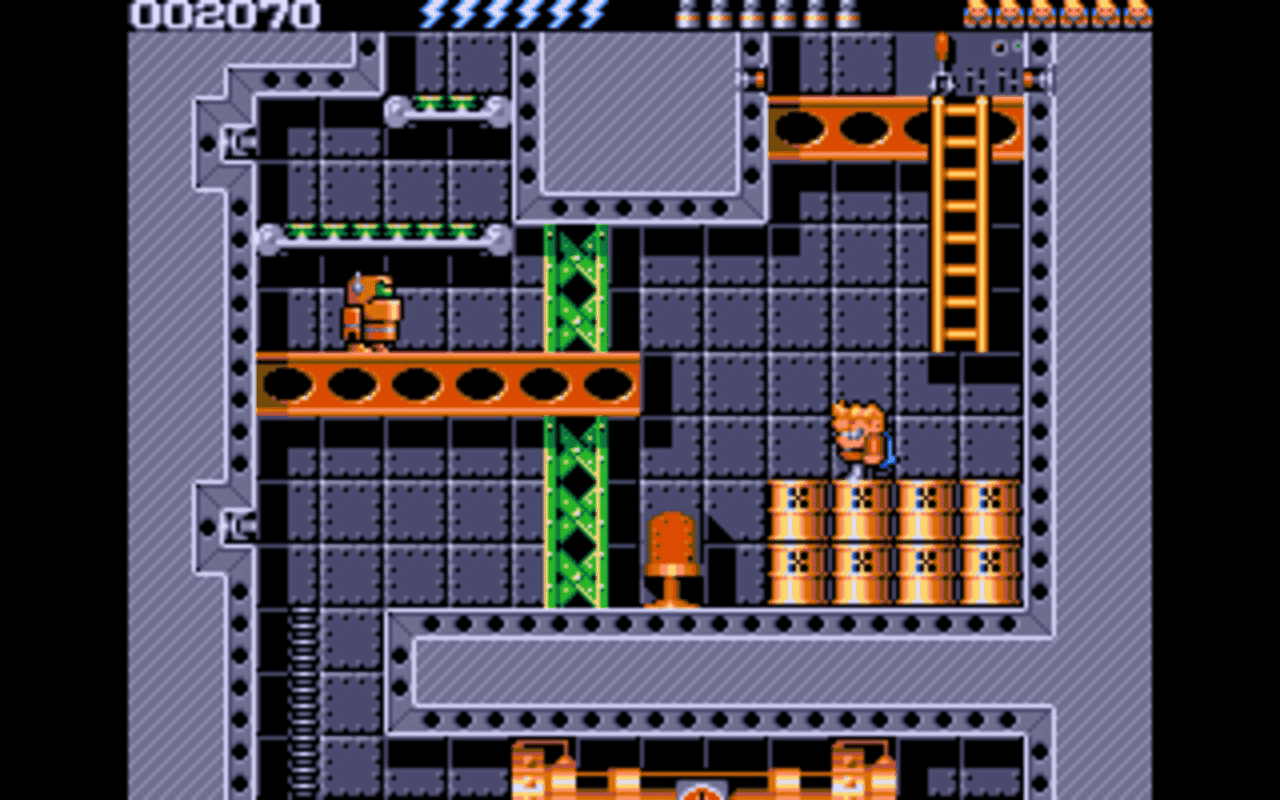Image resolution: width=1280 pixels, height=800 pixels.
Task: Toggle the orange walking robot enemy
Action: [372, 310]
